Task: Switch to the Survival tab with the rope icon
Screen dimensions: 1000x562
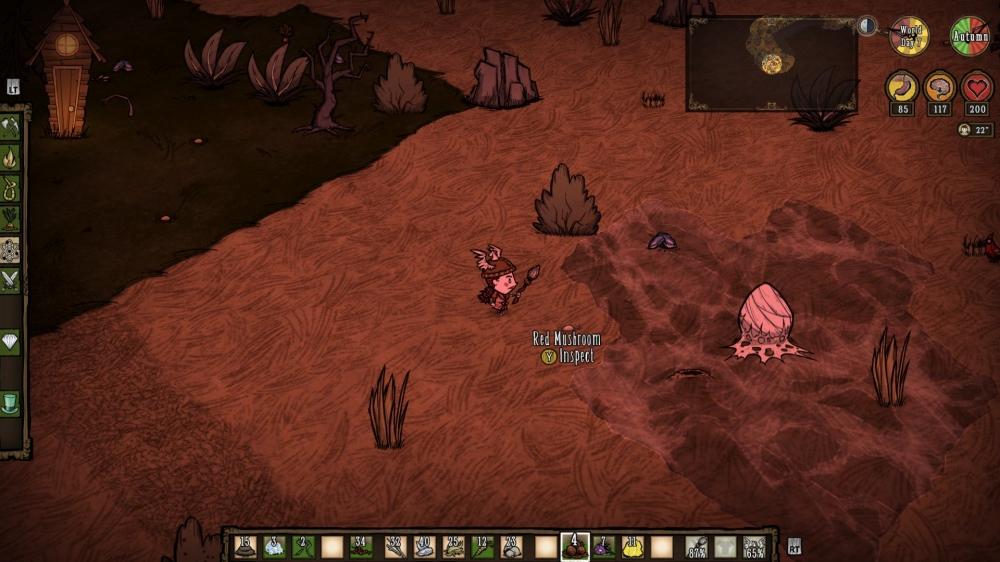Action: point(10,188)
